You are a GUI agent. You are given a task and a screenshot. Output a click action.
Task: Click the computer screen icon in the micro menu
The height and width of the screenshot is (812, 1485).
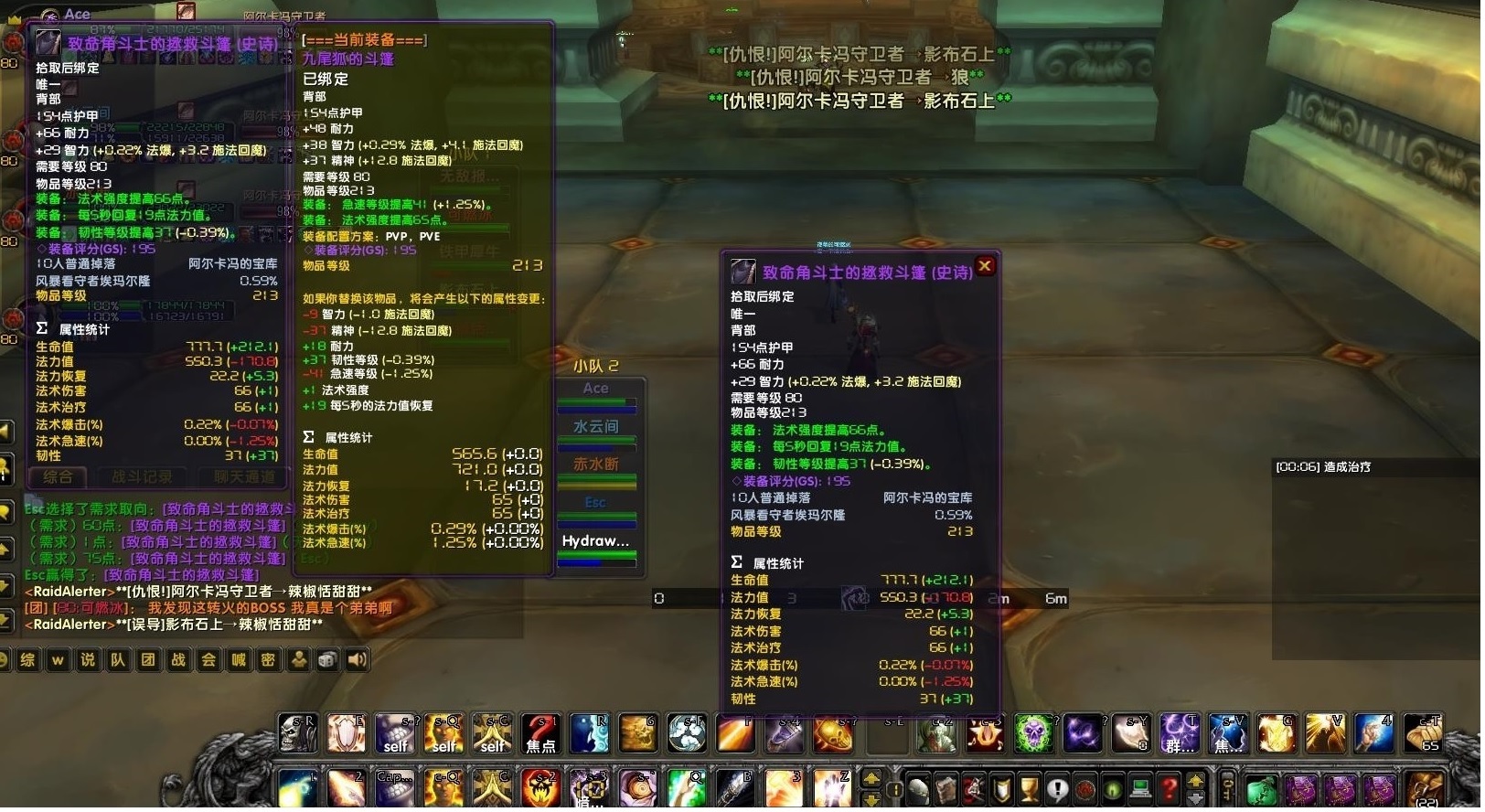[1138, 788]
